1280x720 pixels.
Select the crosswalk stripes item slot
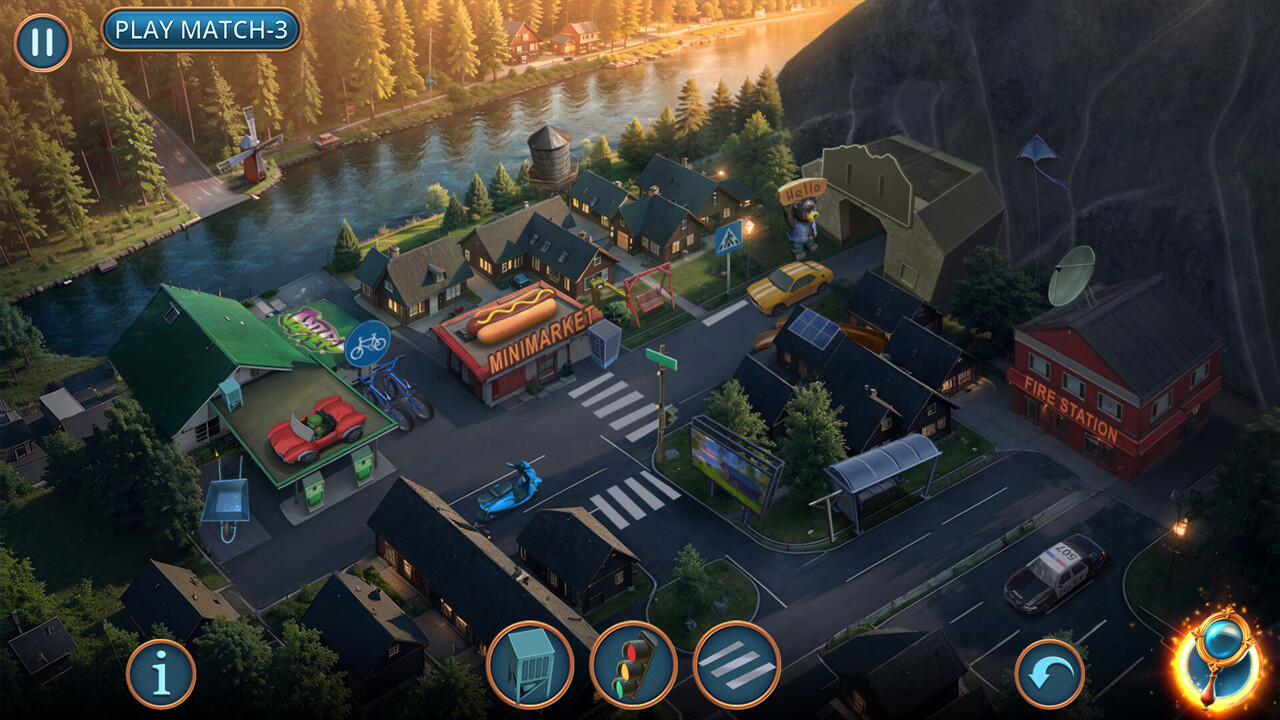736,664
